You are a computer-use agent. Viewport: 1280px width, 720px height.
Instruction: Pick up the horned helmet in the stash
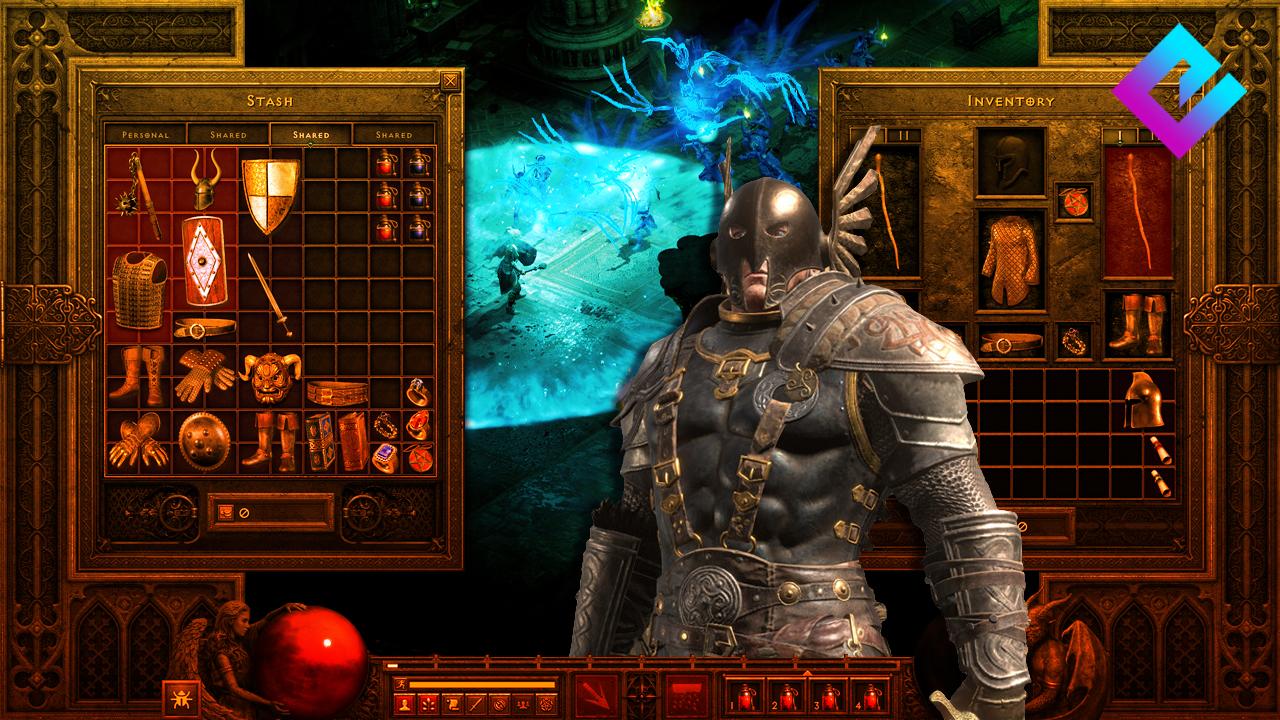tap(206, 179)
